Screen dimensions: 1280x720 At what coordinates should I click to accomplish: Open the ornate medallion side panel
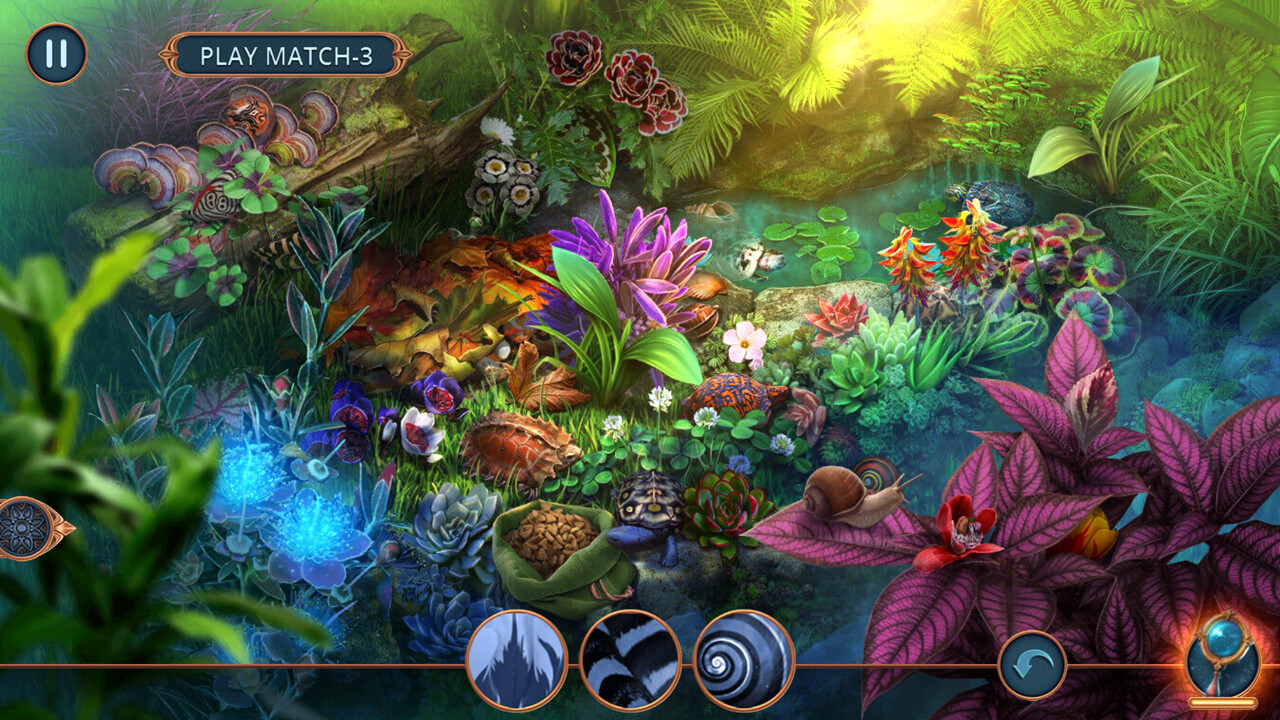(28, 527)
